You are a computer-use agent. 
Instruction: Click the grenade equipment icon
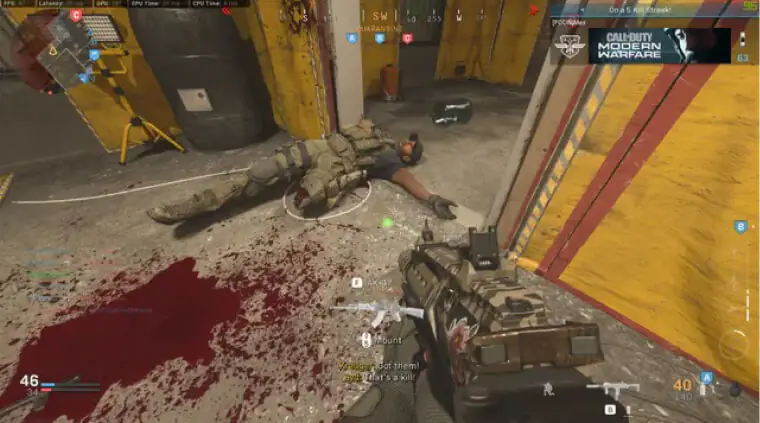(x=736, y=386)
